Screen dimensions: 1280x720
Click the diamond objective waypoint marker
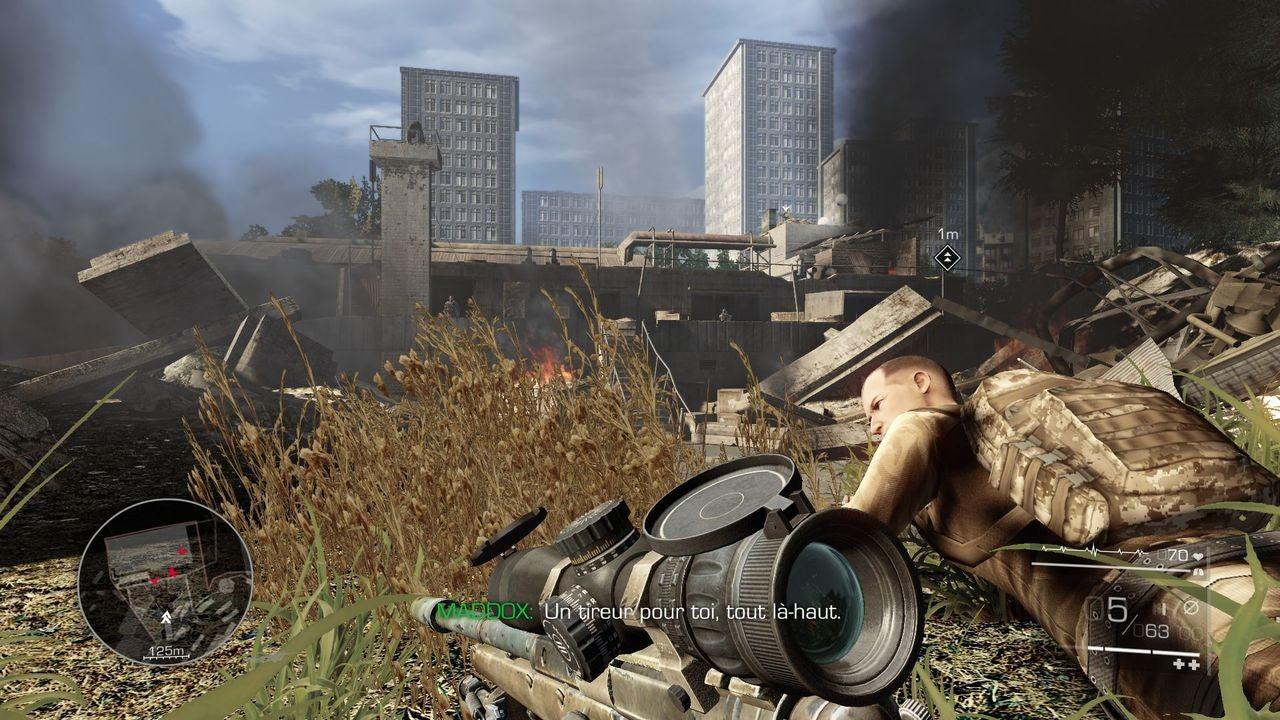tap(946, 258)
